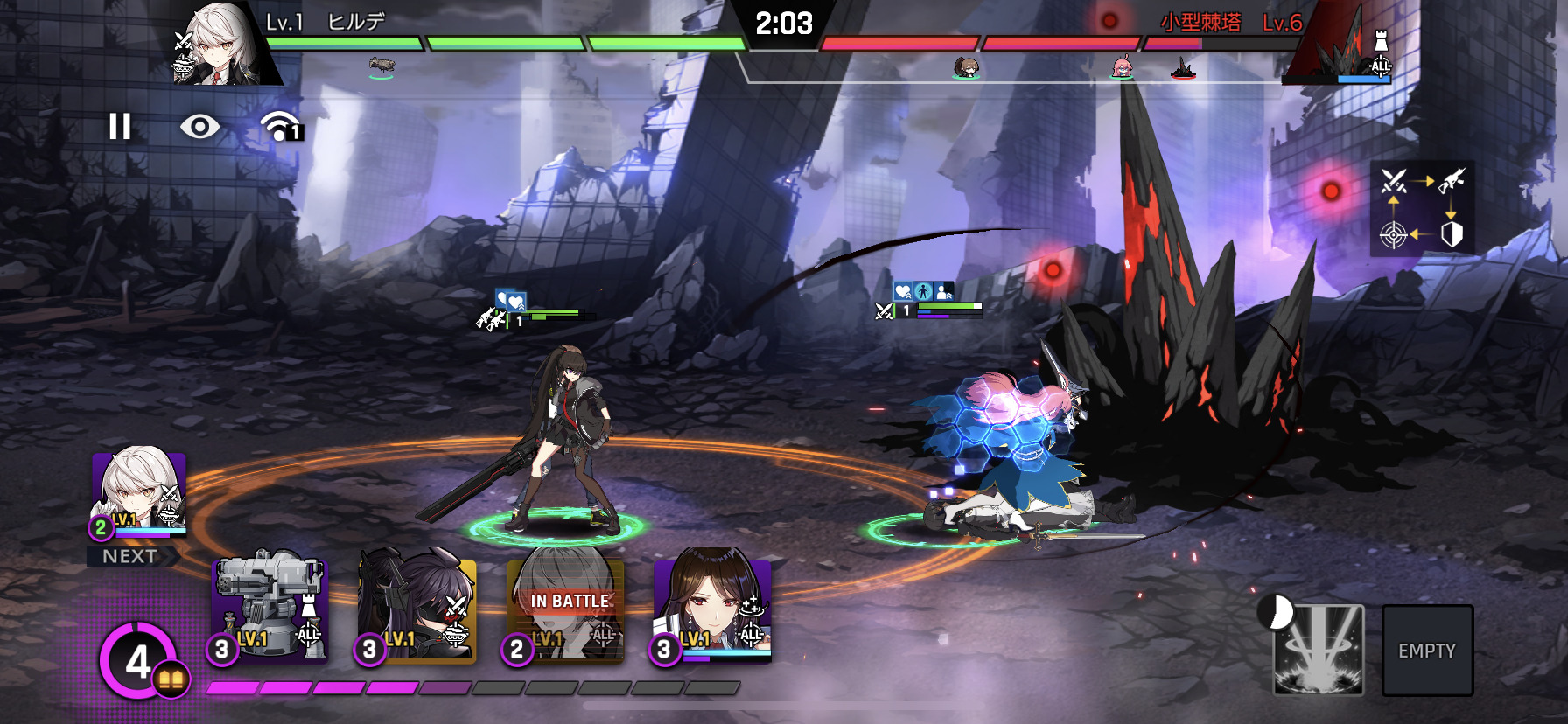This screenshot has width=1568, height=724.
Task: Open the unit type advantage chart
Action: [1422, 208]
